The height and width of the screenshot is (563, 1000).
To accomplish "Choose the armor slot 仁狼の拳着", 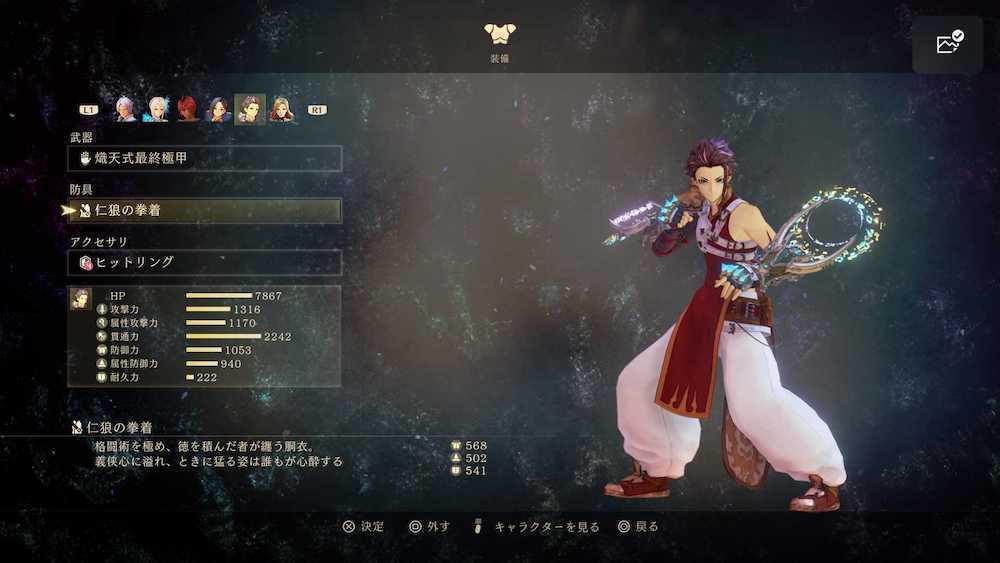I will pyautogui.click(x=205, y=211).
